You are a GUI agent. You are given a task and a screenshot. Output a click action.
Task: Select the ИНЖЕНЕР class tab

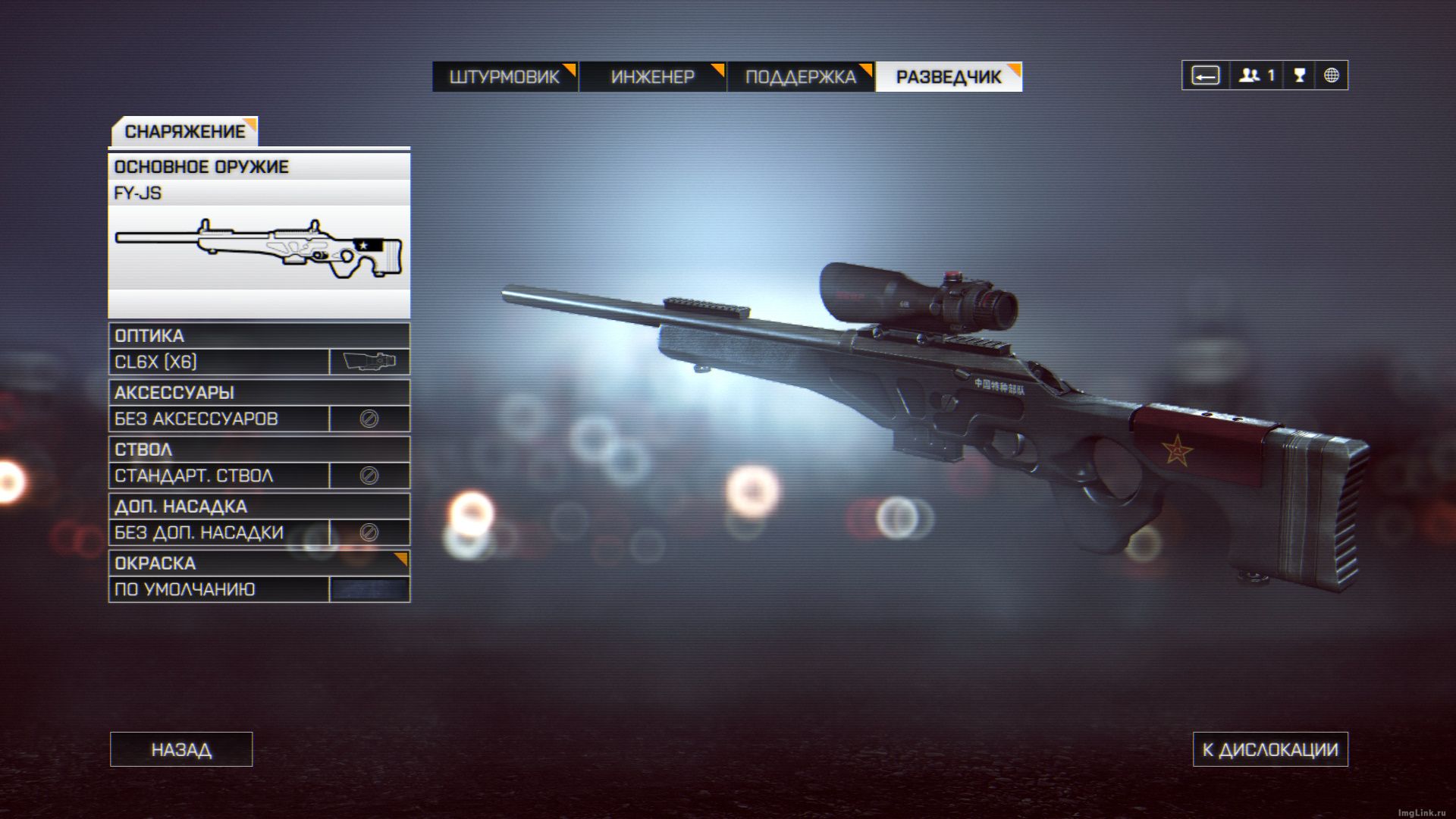tap(652, 77)
